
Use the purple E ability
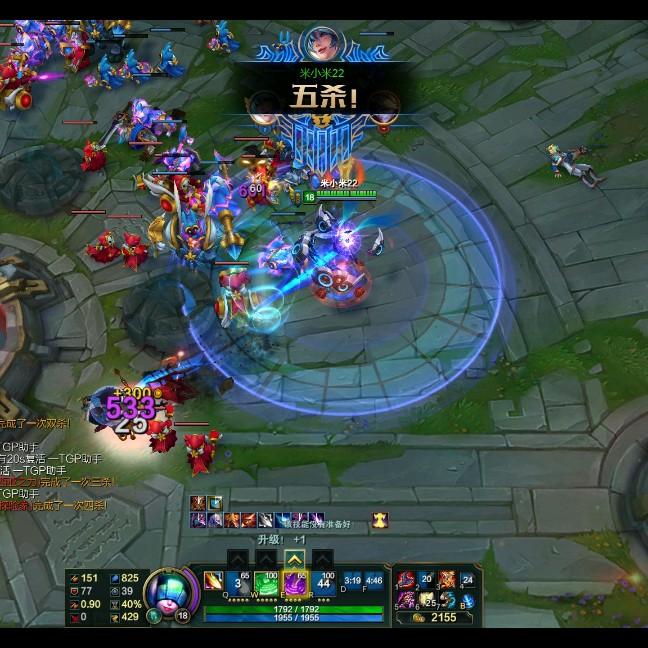[295, 582]
